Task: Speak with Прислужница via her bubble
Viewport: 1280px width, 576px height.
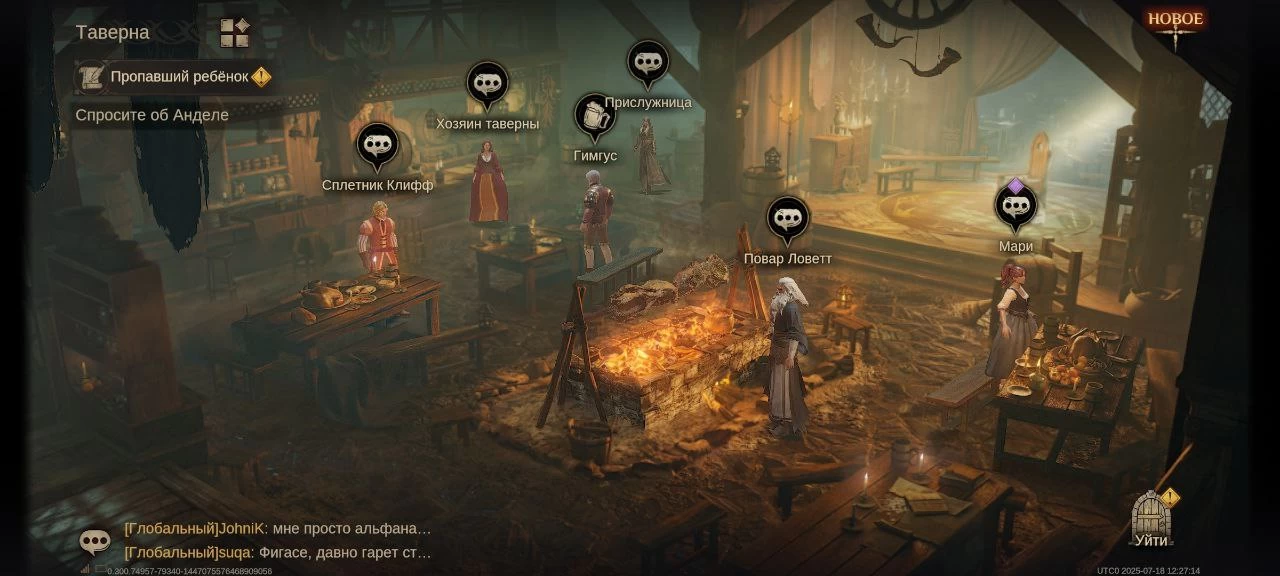Action: coord(648,63)
